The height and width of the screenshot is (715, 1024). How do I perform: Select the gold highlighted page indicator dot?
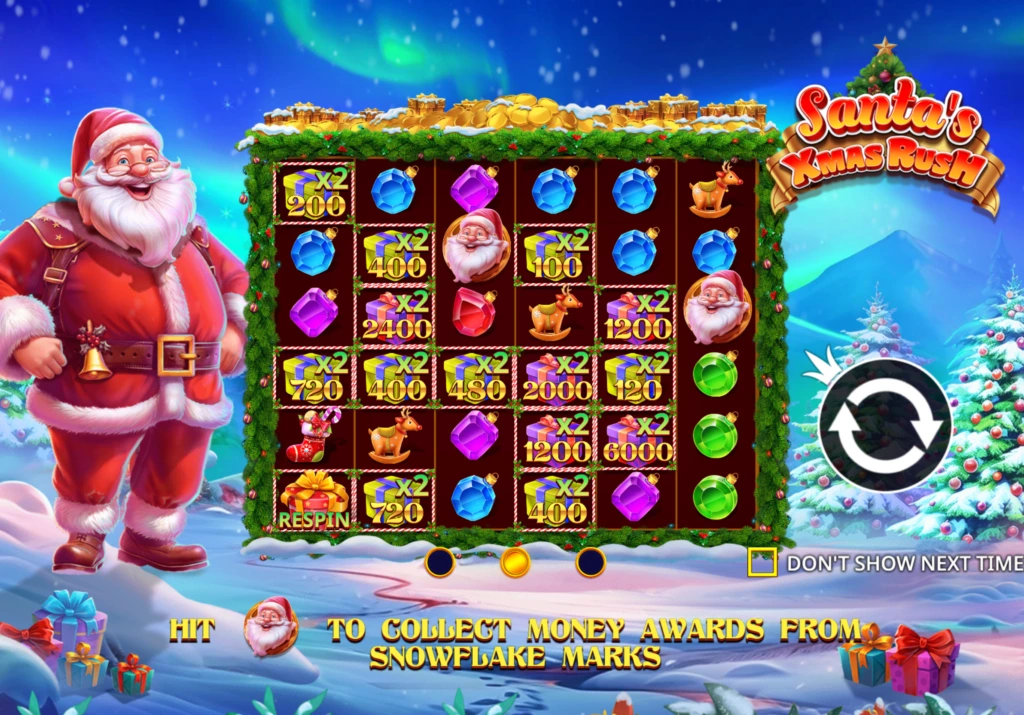tap(515, 562)
